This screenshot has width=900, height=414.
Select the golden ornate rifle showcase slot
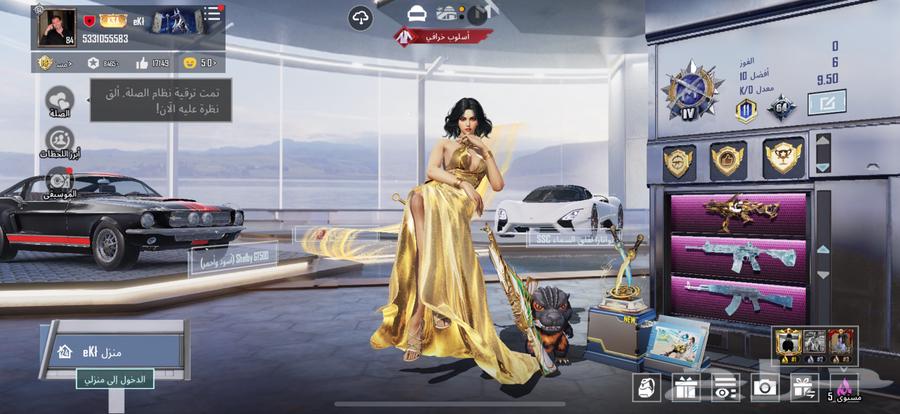(x=740, y=212)
